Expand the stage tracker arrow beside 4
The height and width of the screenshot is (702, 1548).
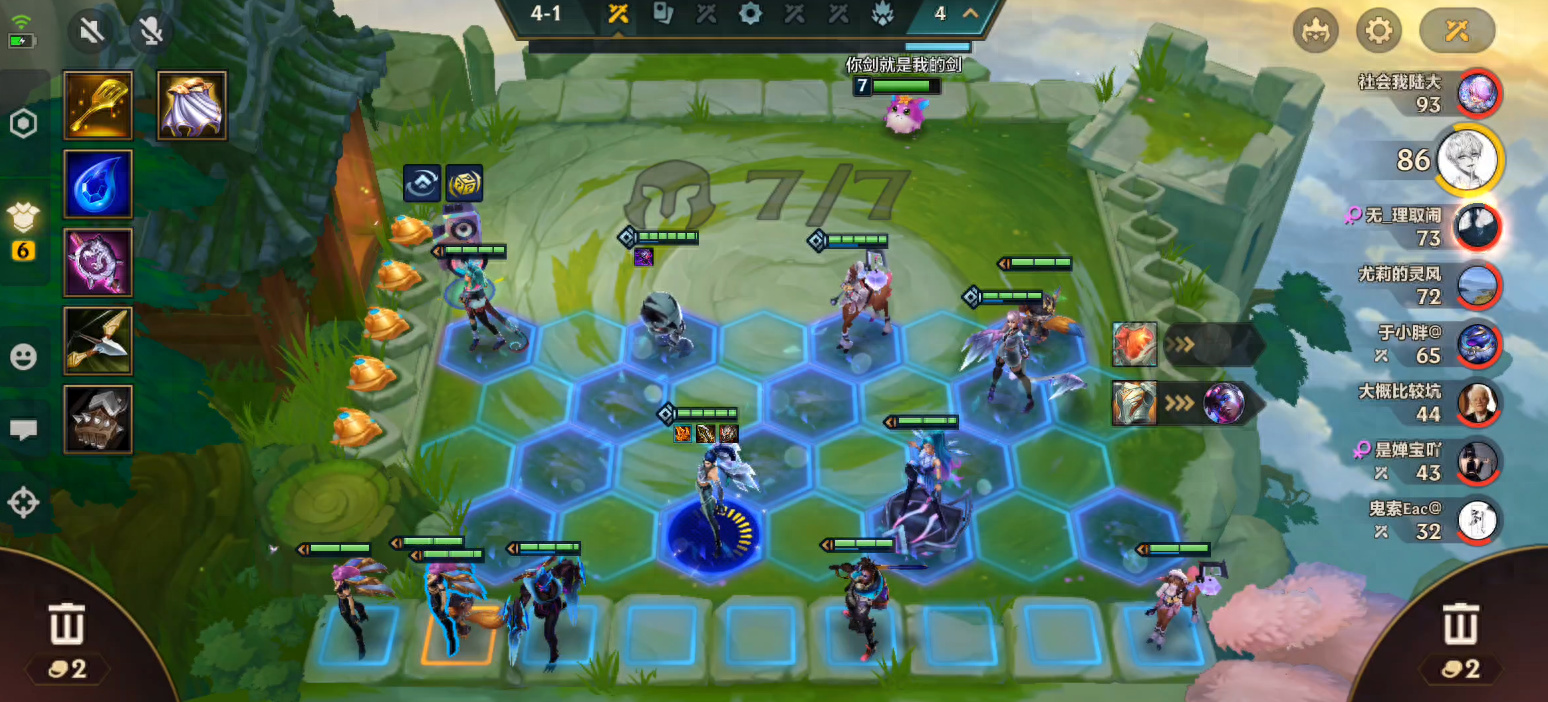point(969,14)
